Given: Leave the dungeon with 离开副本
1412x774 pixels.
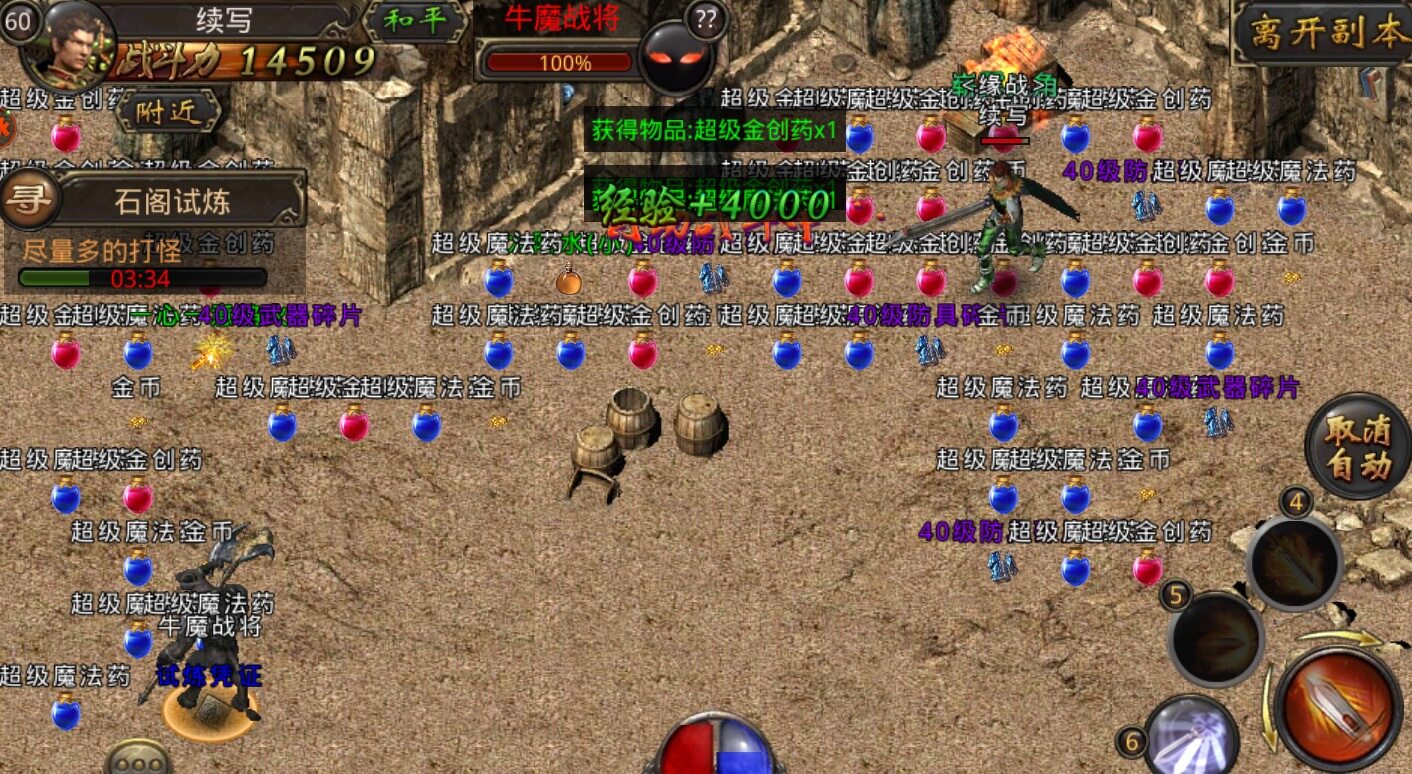Looking at the screenshot, I should [1324, 34].
